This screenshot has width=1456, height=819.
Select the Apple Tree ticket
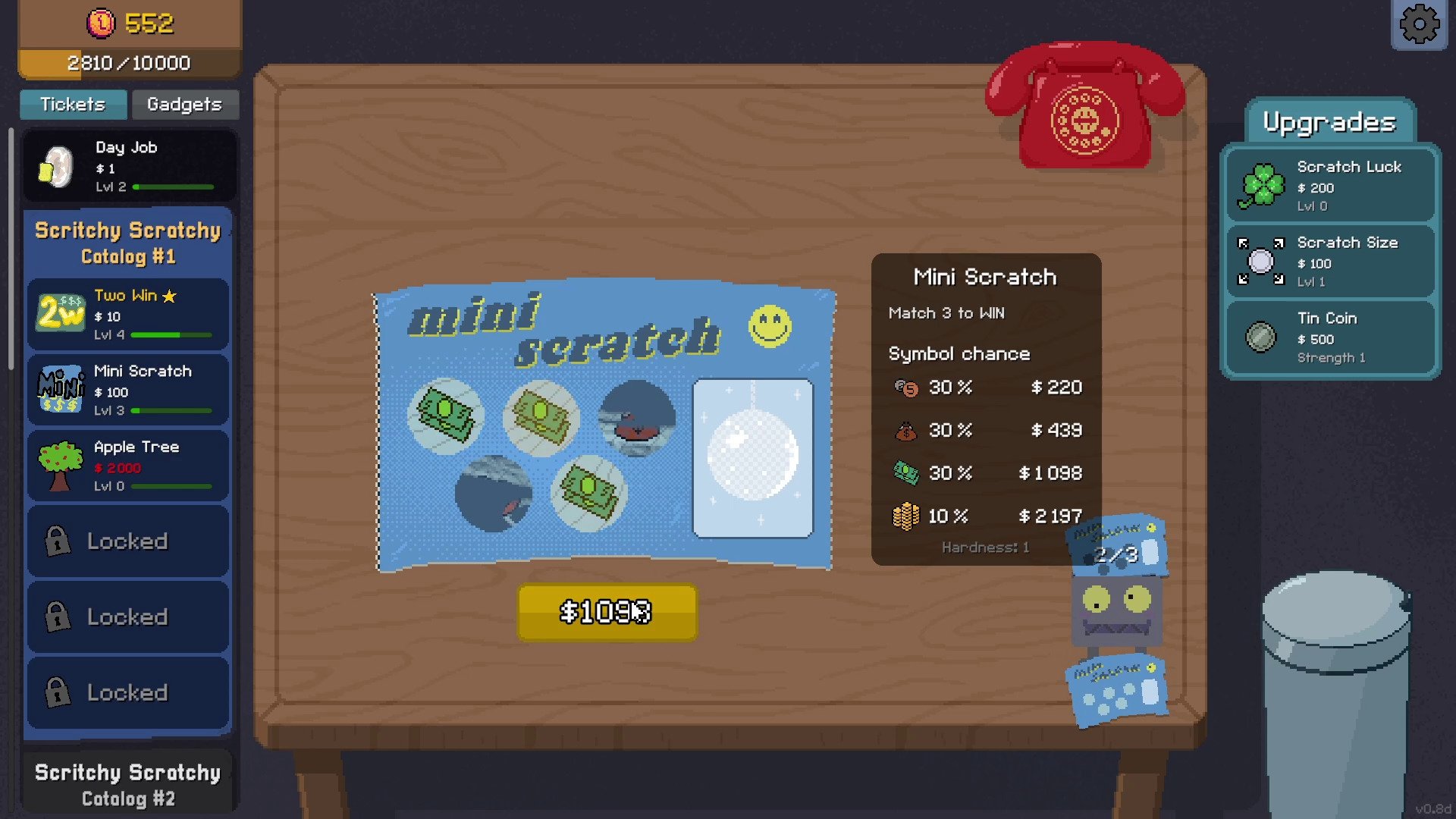click(129, 466)
